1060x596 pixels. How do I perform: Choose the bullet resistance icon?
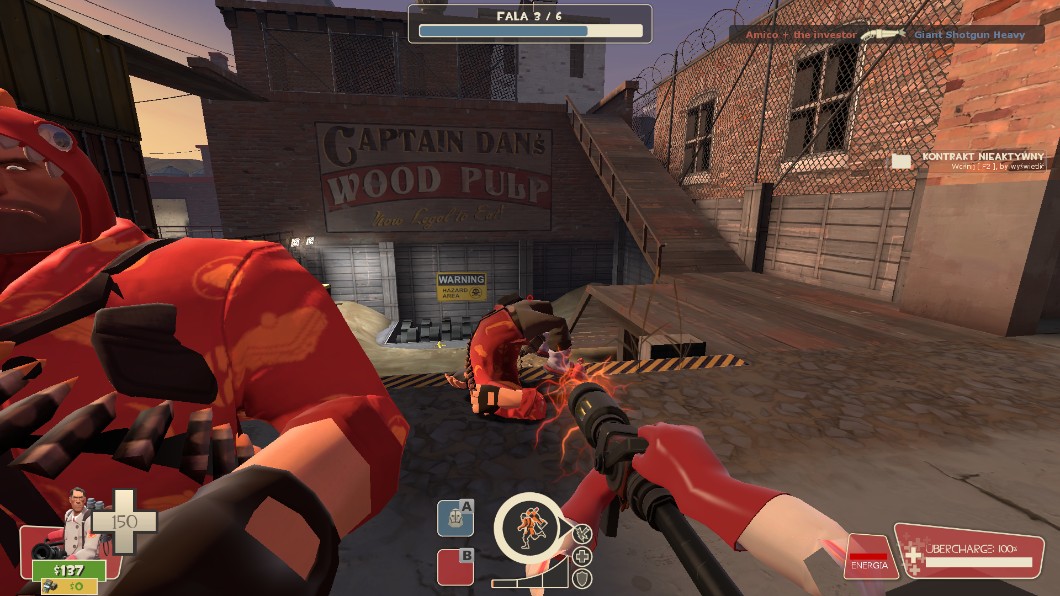point(583,535)
